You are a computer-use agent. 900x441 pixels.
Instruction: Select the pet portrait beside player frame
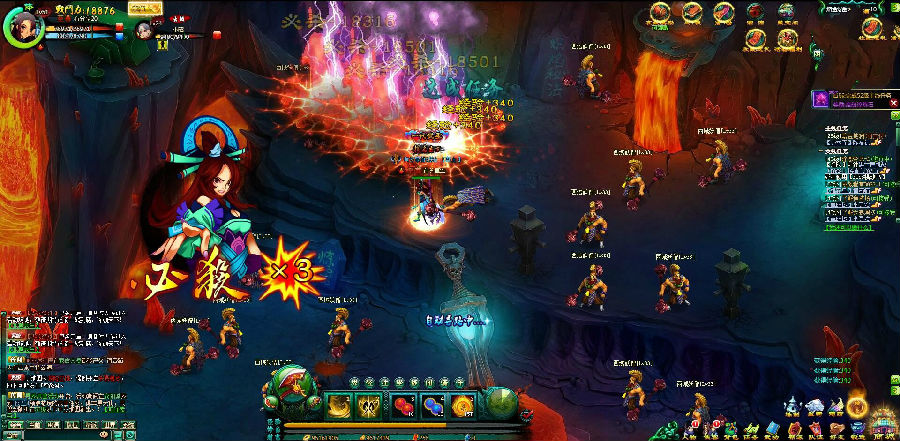tap(144, 30)
